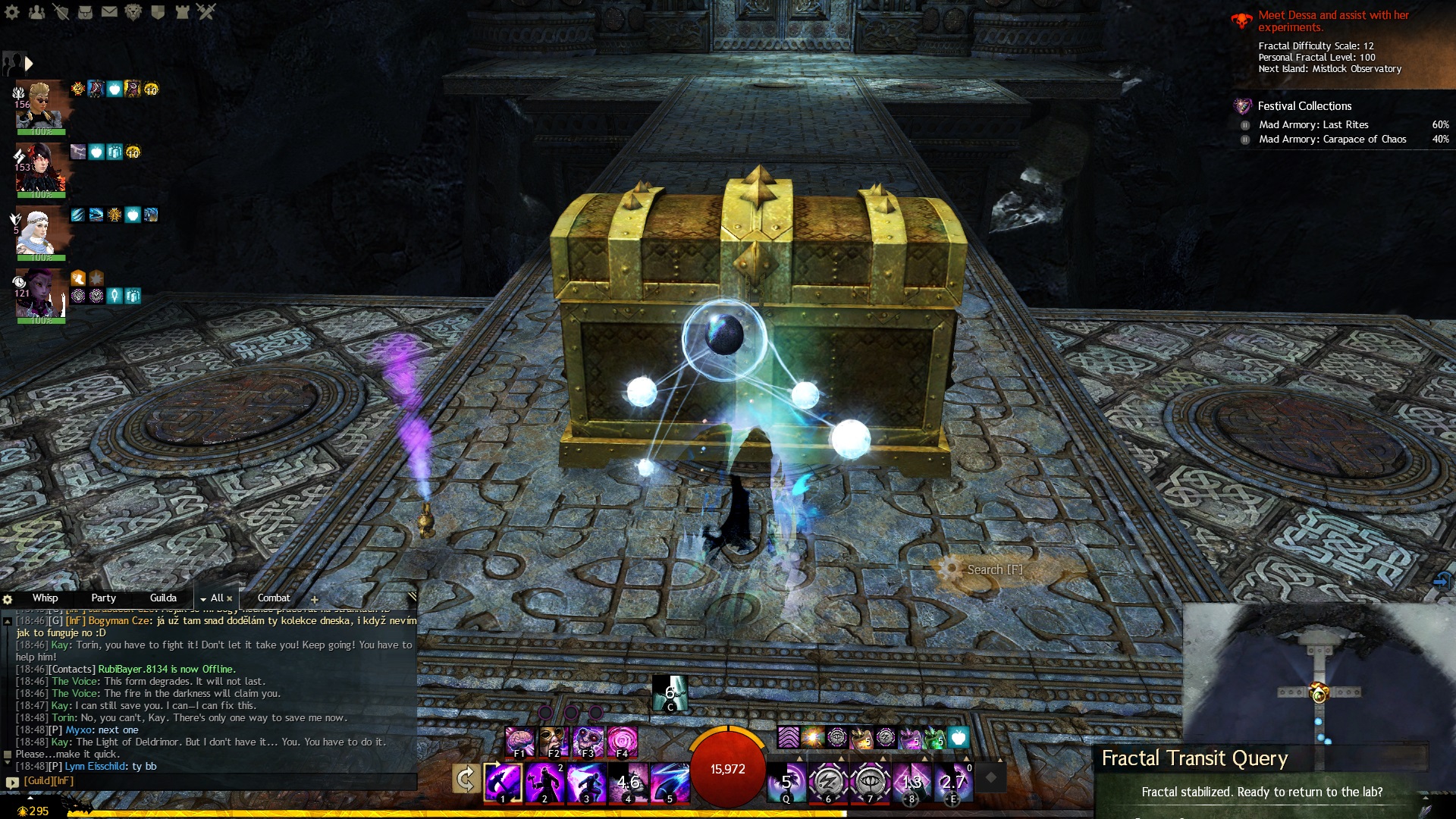Add a new chat tab
Screen dimensions: 1456x819
314,599
